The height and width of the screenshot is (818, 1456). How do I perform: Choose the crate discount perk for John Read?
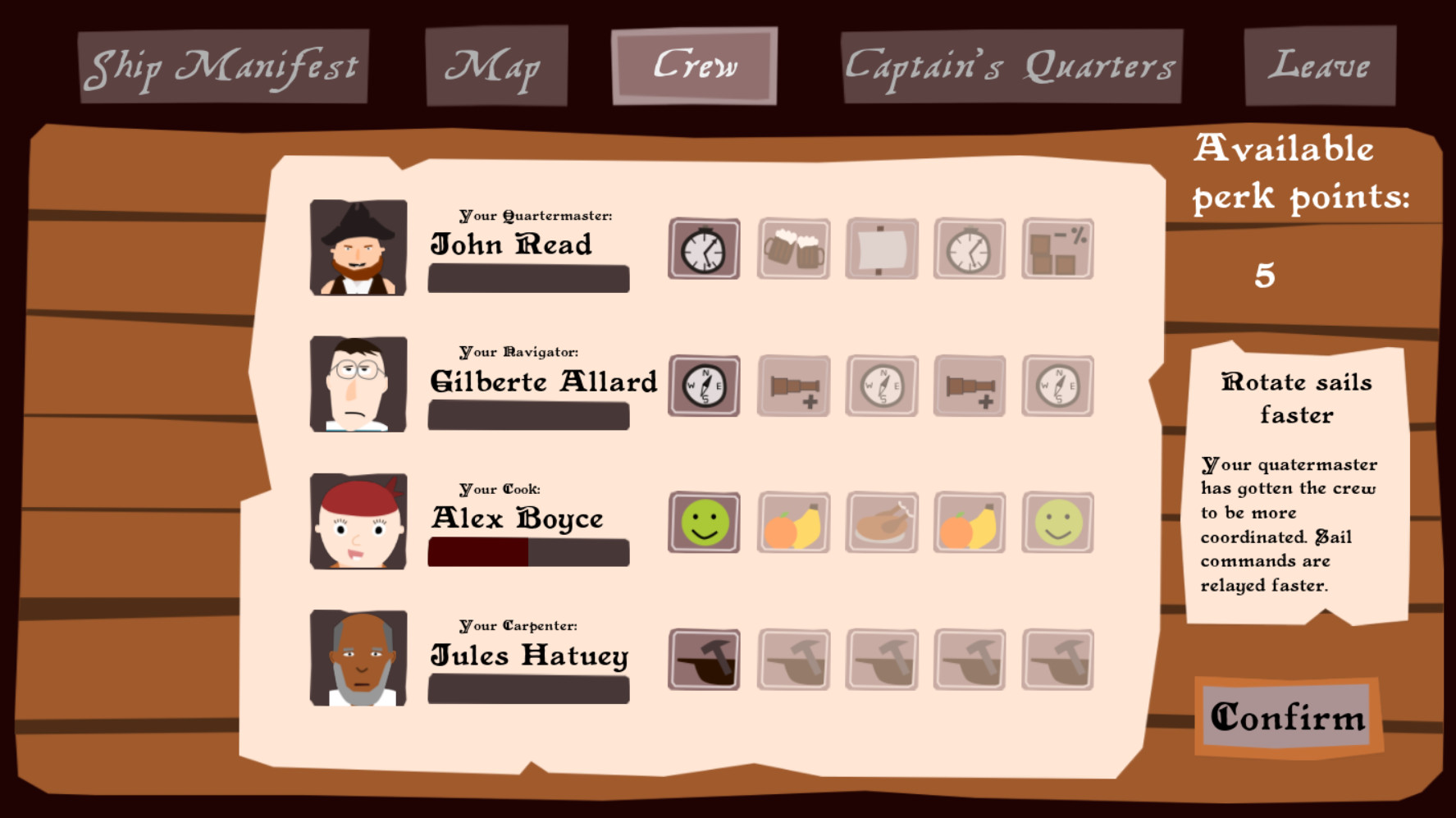point(1057,248)
